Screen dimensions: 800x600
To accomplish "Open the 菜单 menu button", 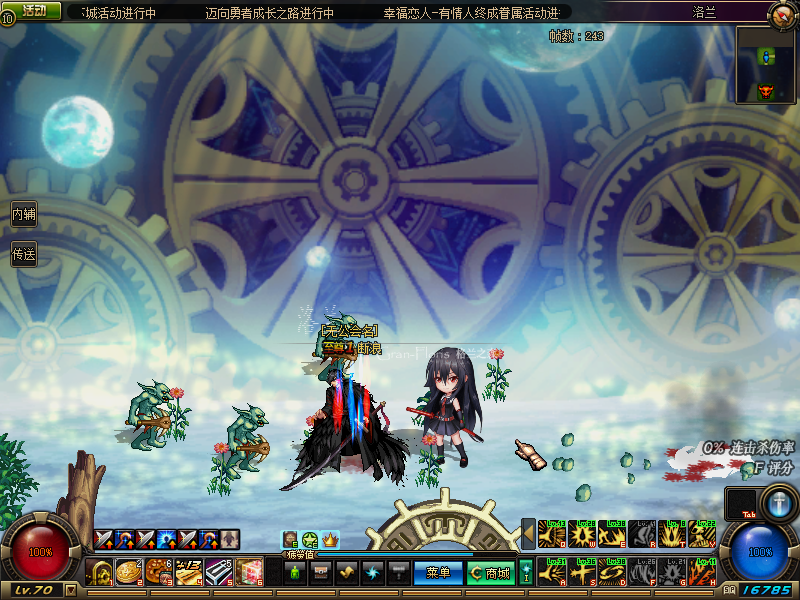I will [x=438, y=573].
